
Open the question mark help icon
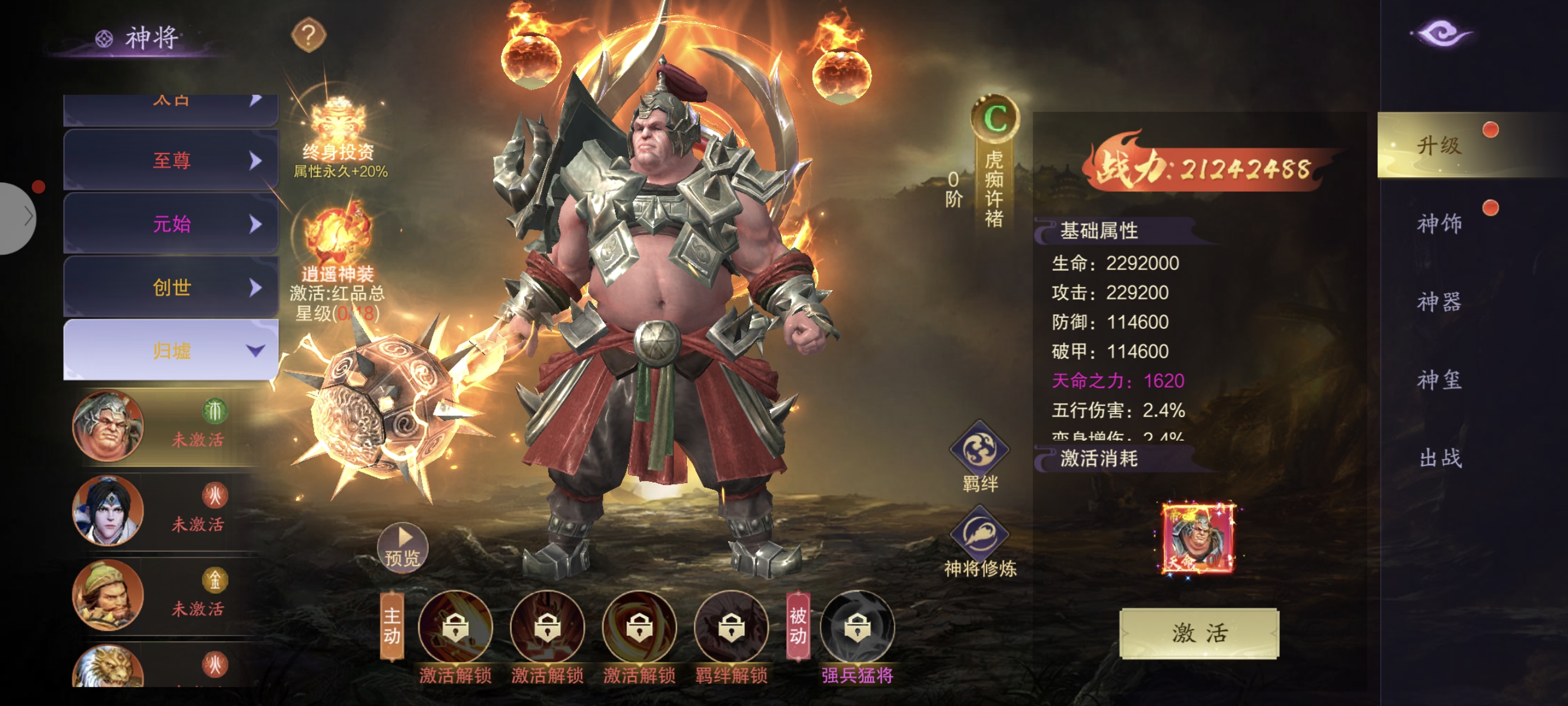click(x=308, y=35)
